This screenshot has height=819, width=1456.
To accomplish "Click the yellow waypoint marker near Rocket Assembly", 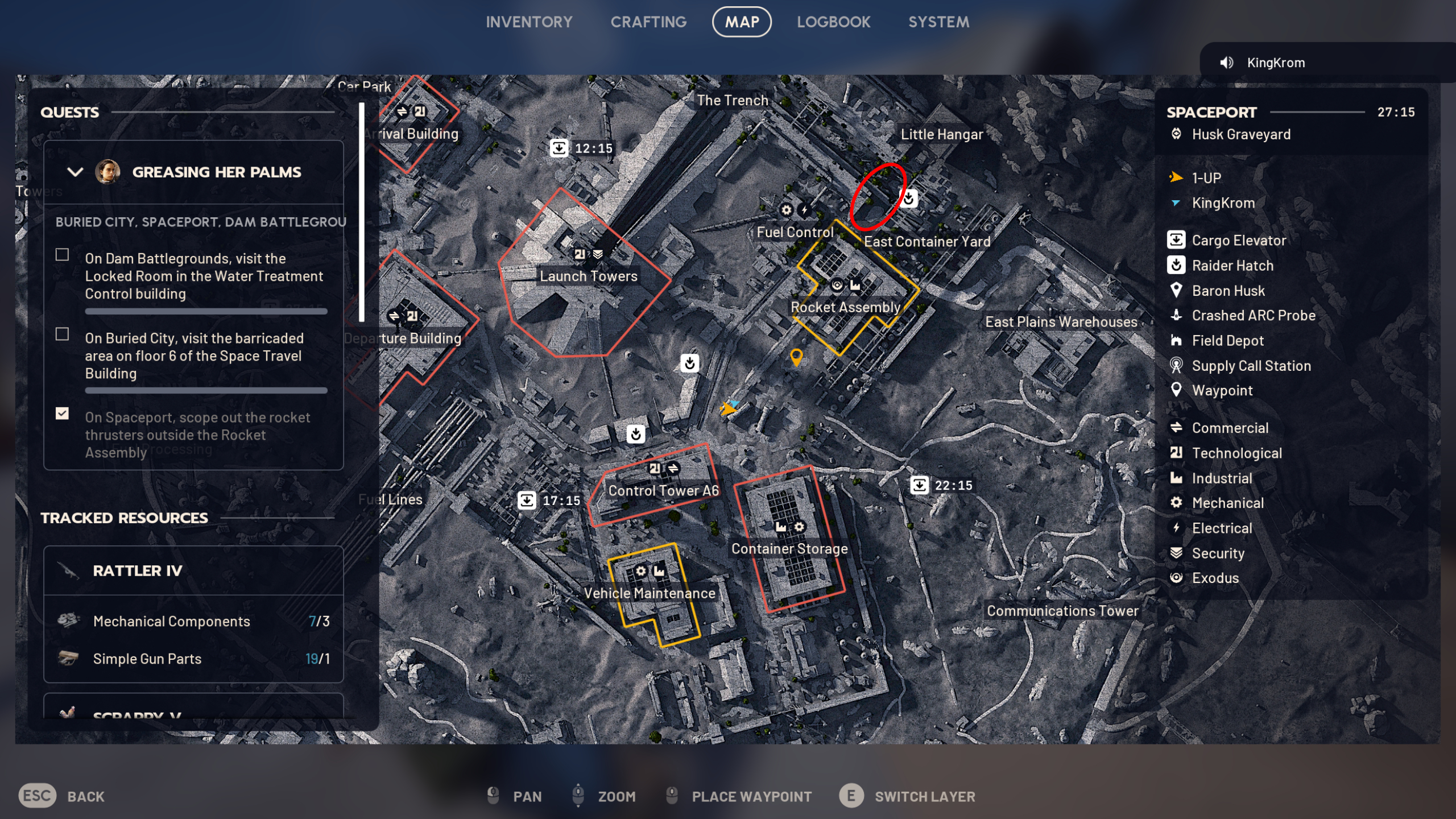I will (796, 358).
